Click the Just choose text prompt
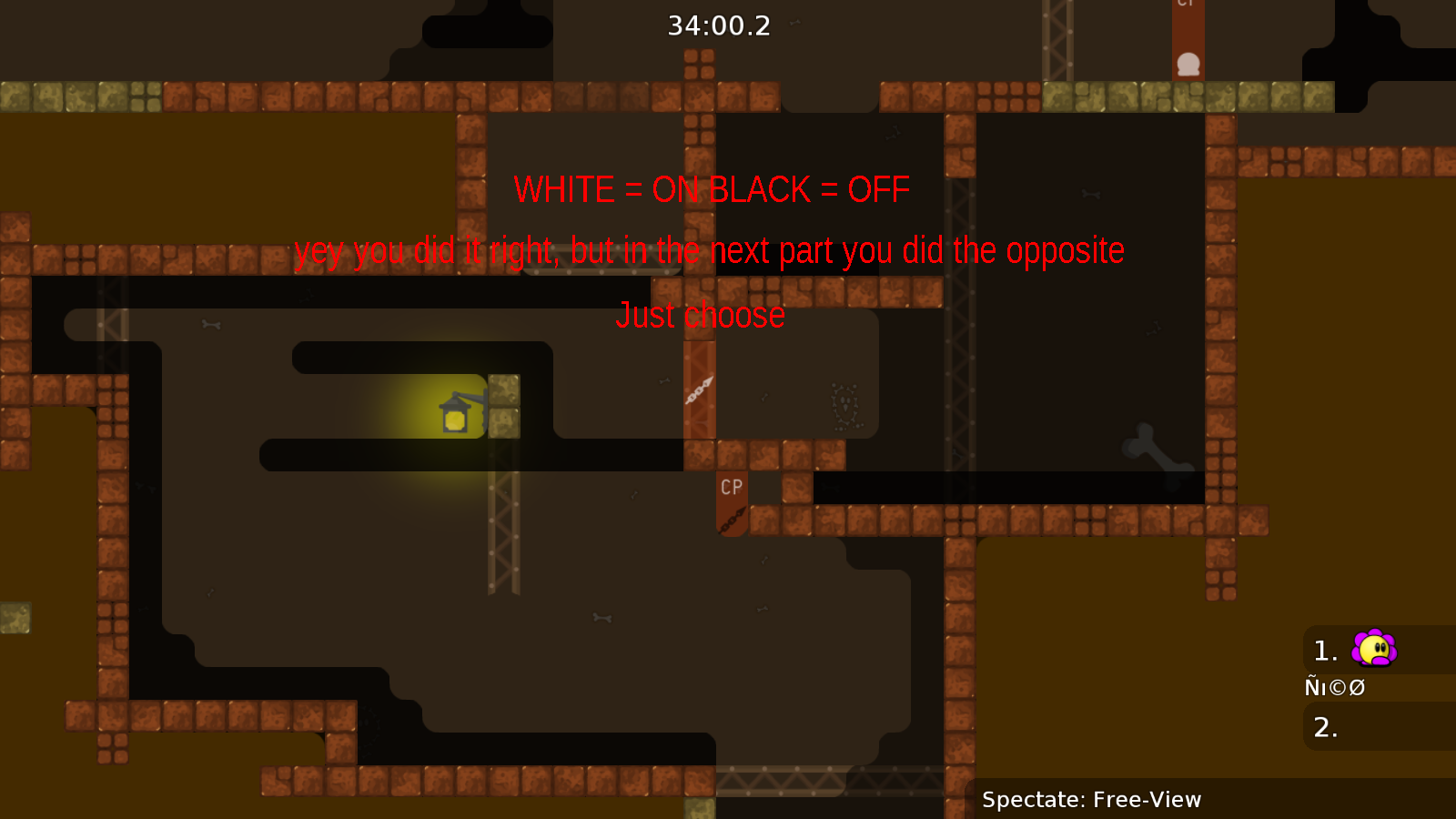The image size is (1456, 819). [x=702, y=315]
